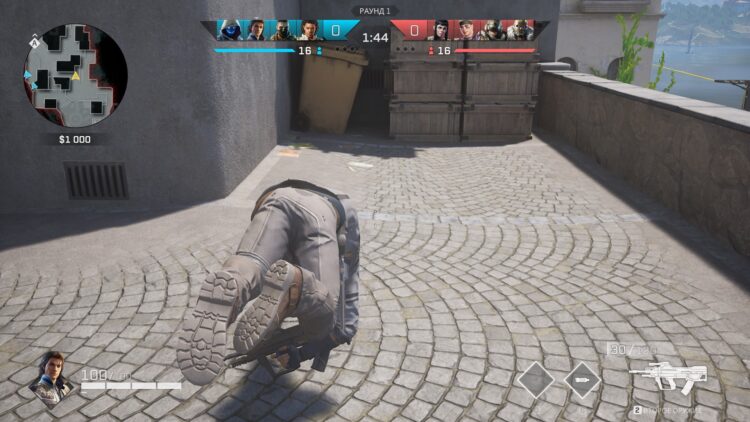Click the yellow player arrow on the minimap

tap(76, 76)
